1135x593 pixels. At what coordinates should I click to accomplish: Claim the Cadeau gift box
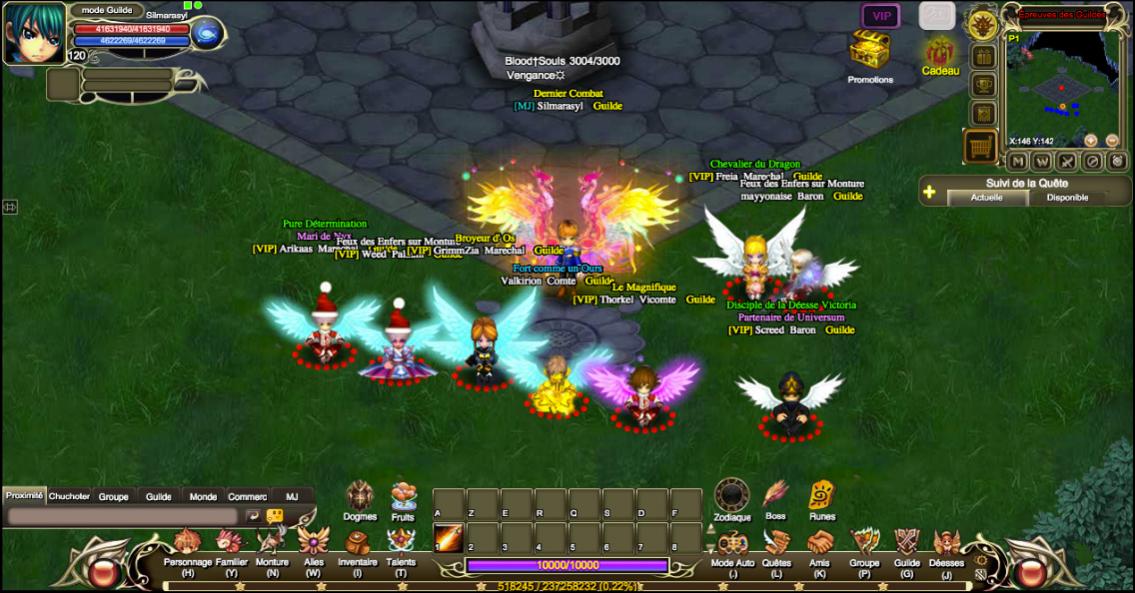coord(939,52)
